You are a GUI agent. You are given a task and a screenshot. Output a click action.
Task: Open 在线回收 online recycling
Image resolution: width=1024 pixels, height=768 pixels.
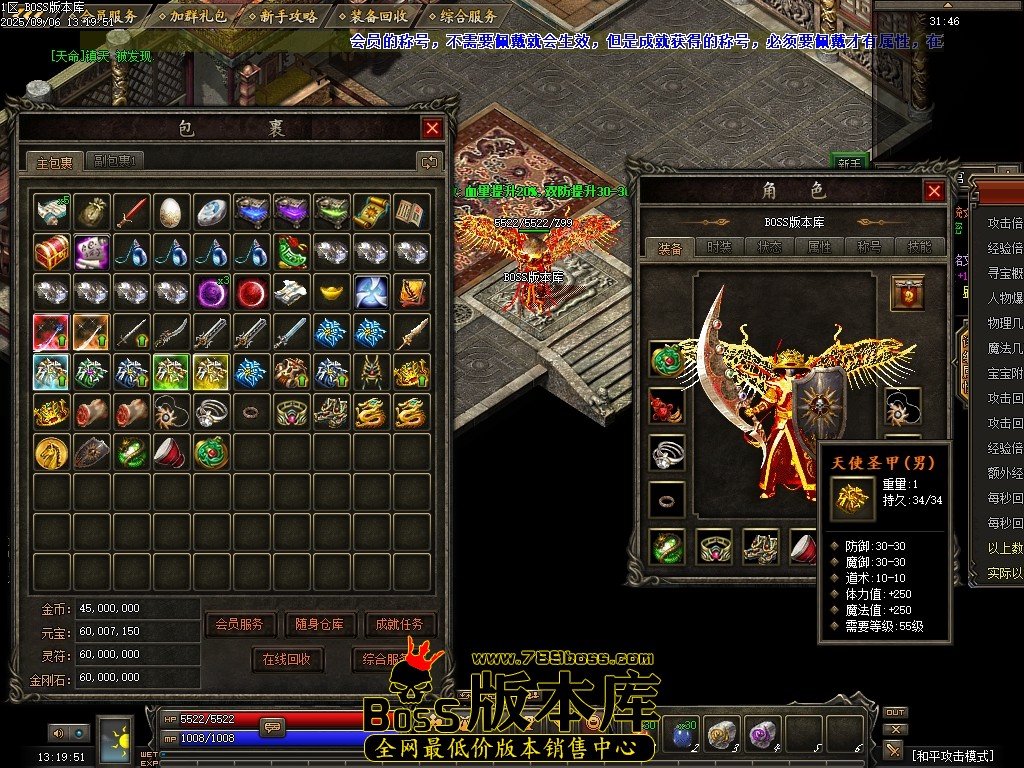click(x=287, y=659)
